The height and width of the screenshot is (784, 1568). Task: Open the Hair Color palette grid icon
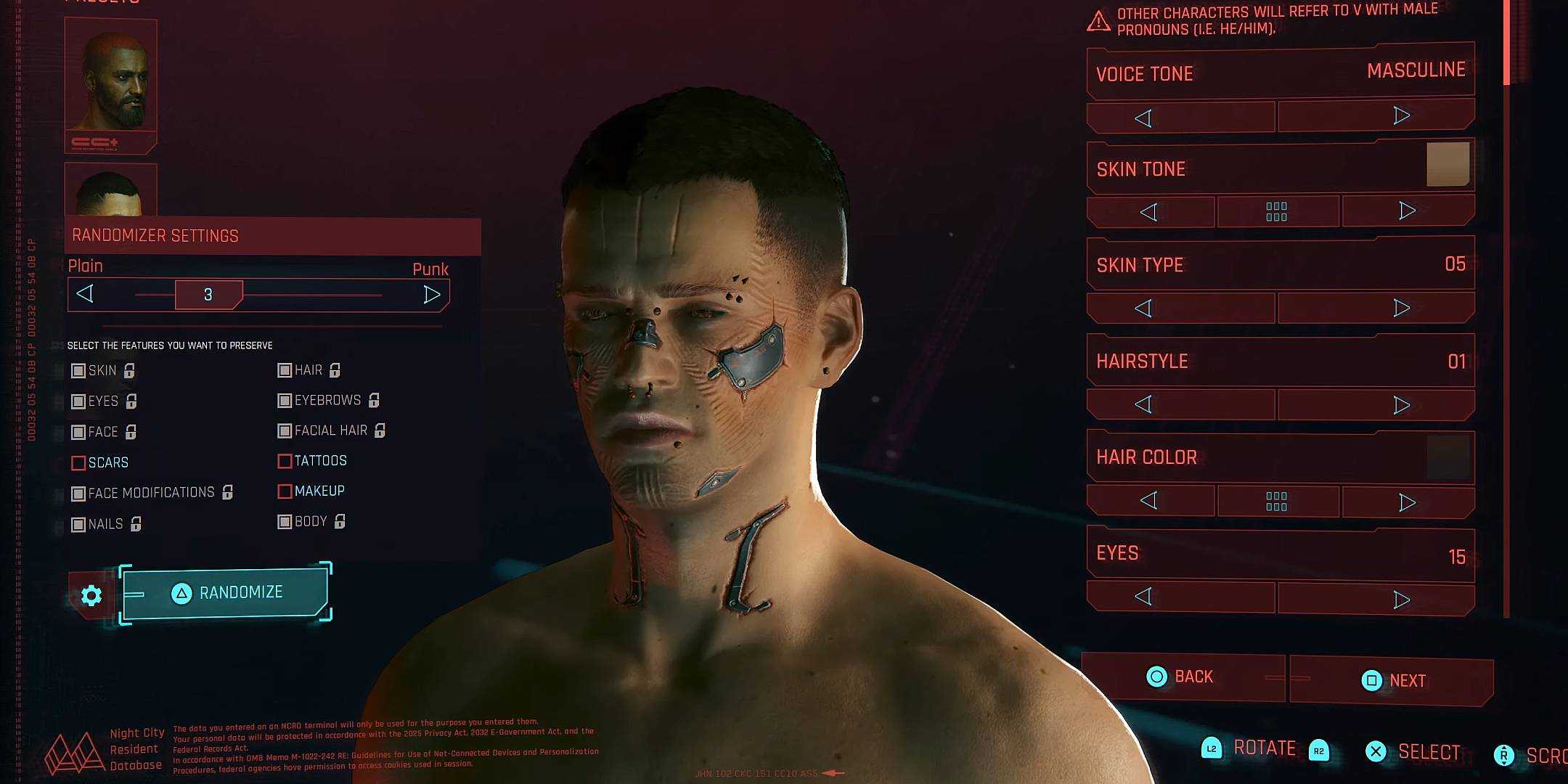point(1278,500)
